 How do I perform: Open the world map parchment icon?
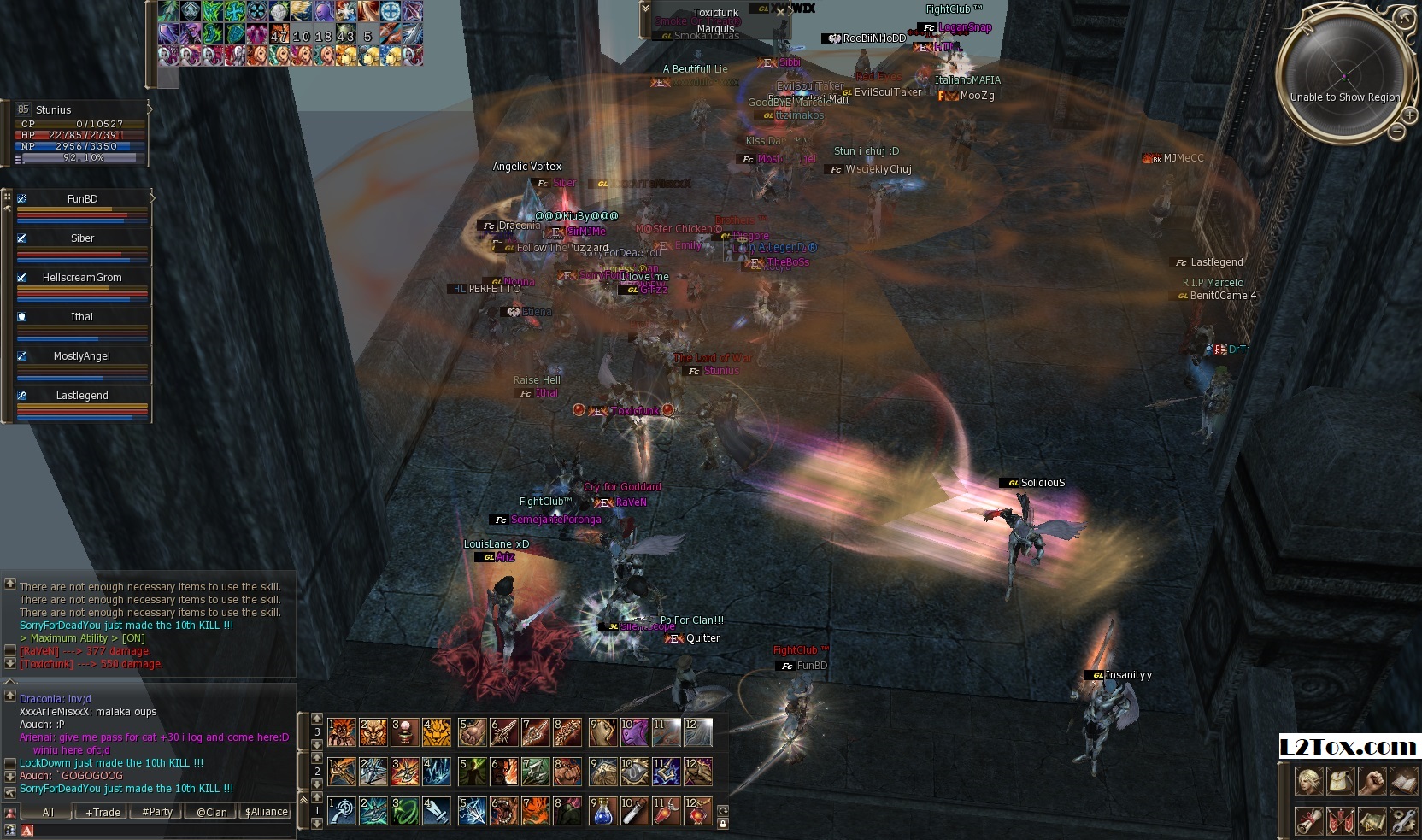(1372, 820)
